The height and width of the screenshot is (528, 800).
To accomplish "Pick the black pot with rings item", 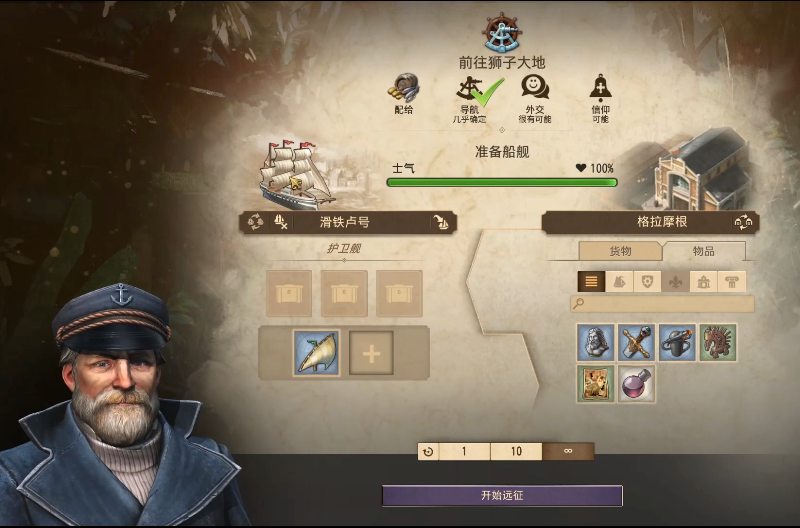I will tap(677, 342).
